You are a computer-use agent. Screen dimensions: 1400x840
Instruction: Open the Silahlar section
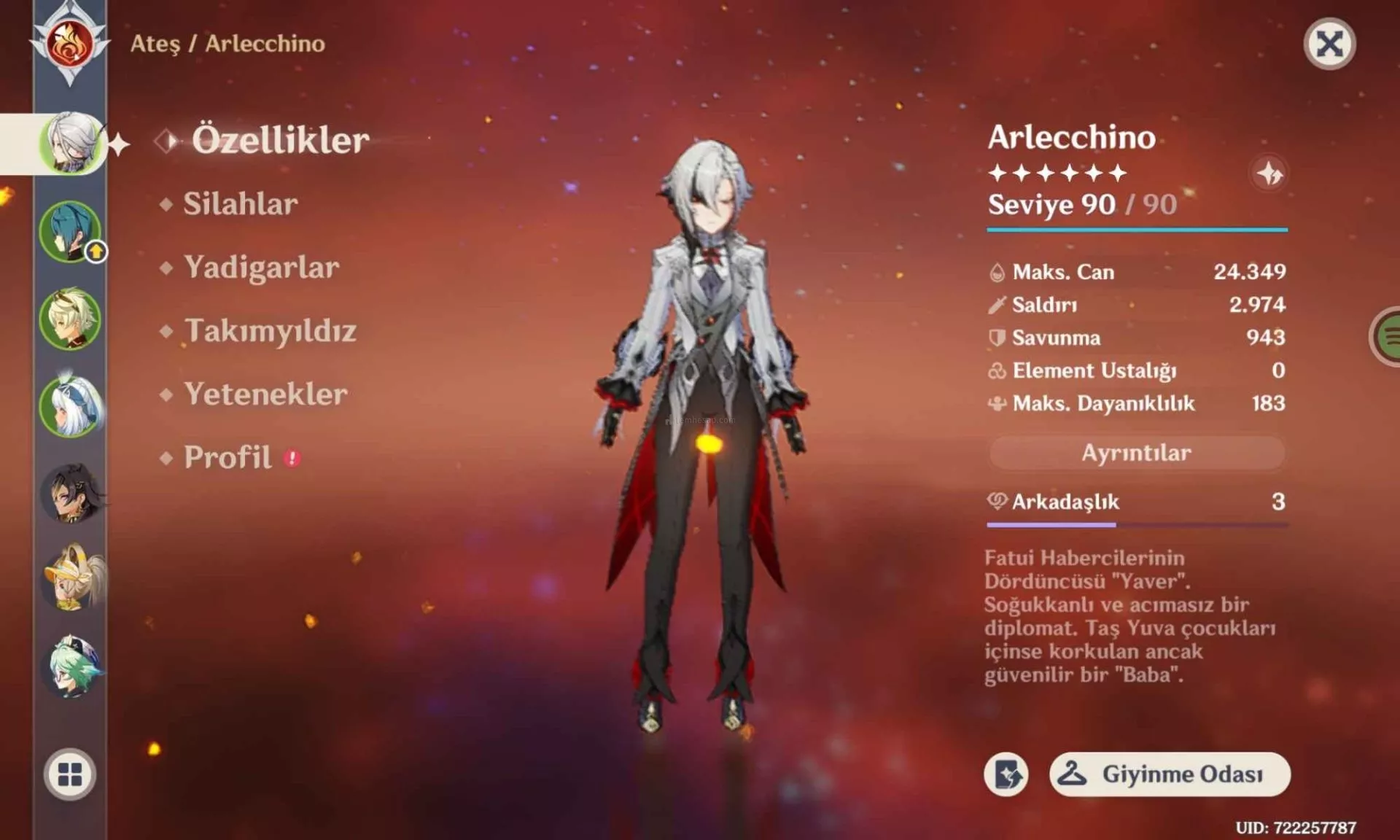pos(240,204)
